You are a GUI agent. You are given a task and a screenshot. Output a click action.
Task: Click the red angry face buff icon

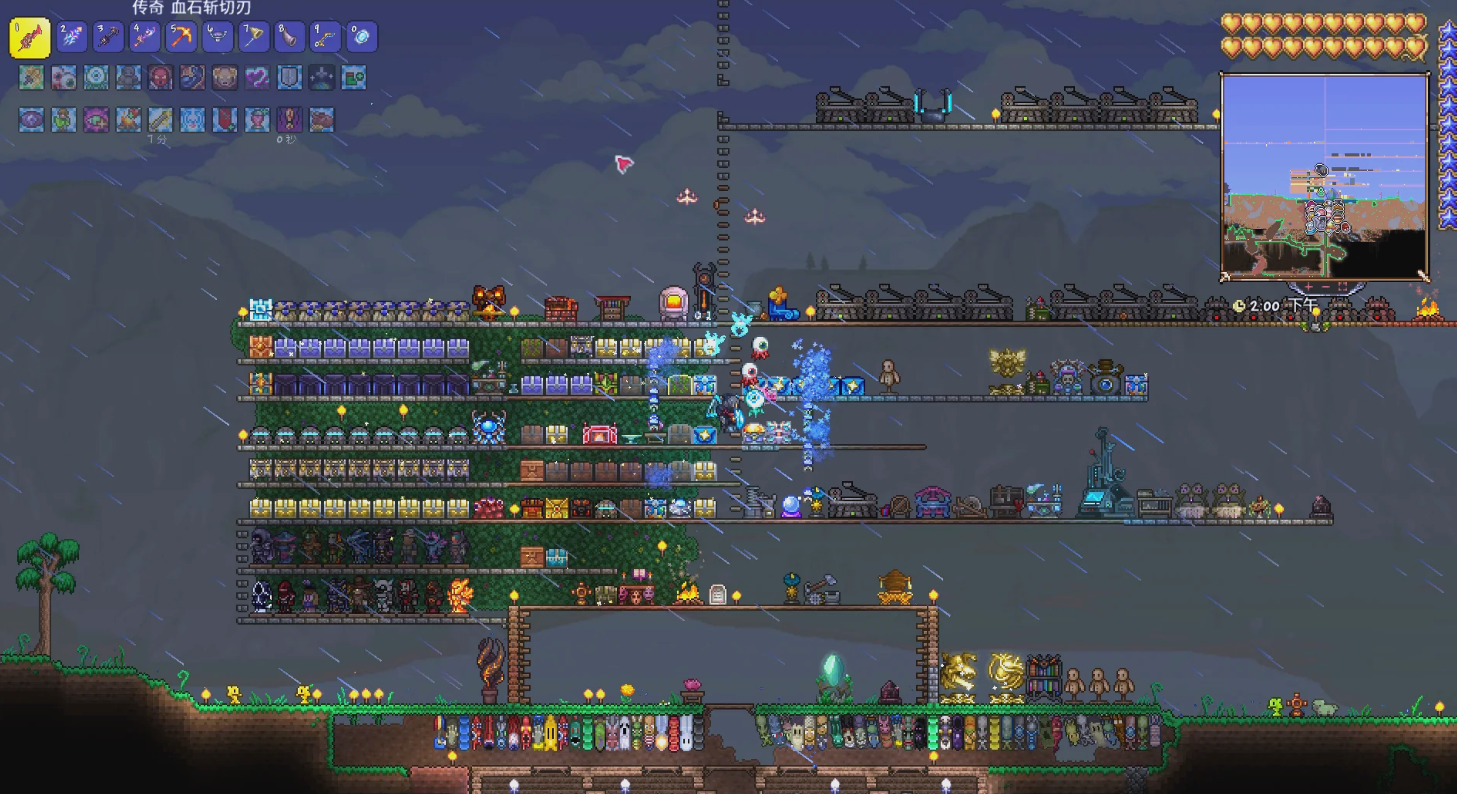pyautogui.click(x=160, y=77)
